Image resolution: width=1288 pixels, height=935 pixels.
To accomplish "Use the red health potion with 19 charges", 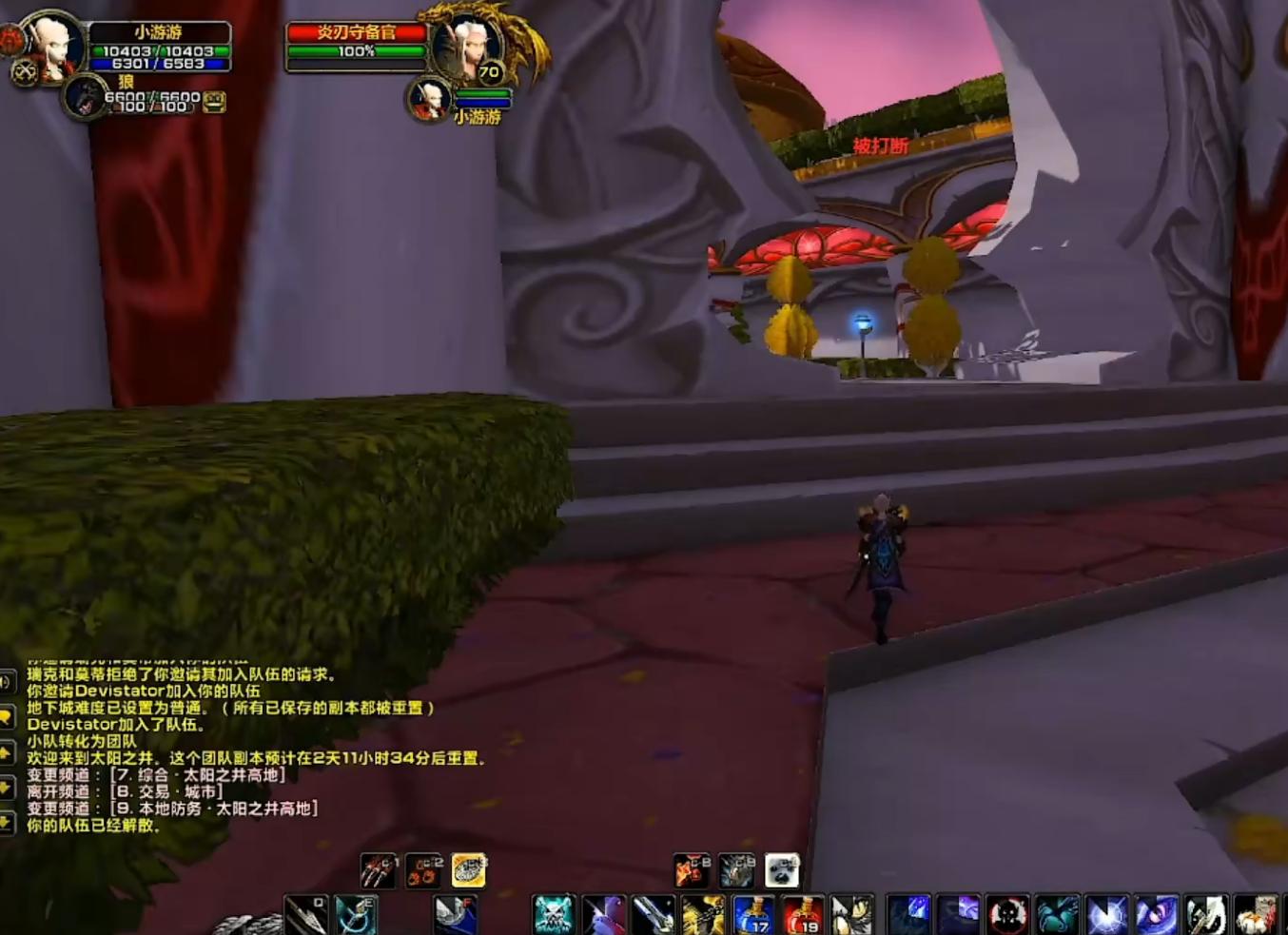I will click(x=802, y=915).
